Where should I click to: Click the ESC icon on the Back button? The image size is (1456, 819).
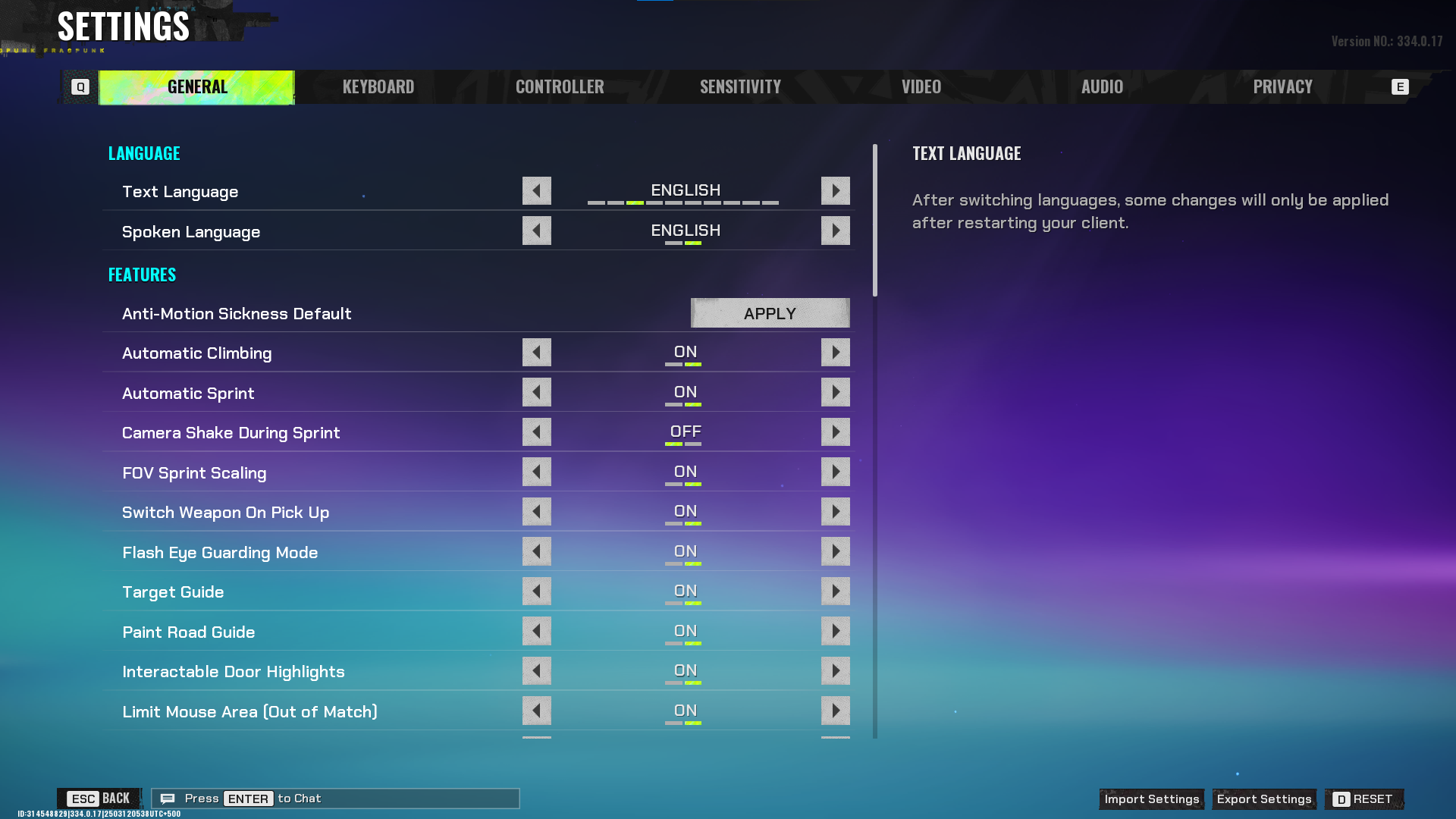(x=83, y=798)
